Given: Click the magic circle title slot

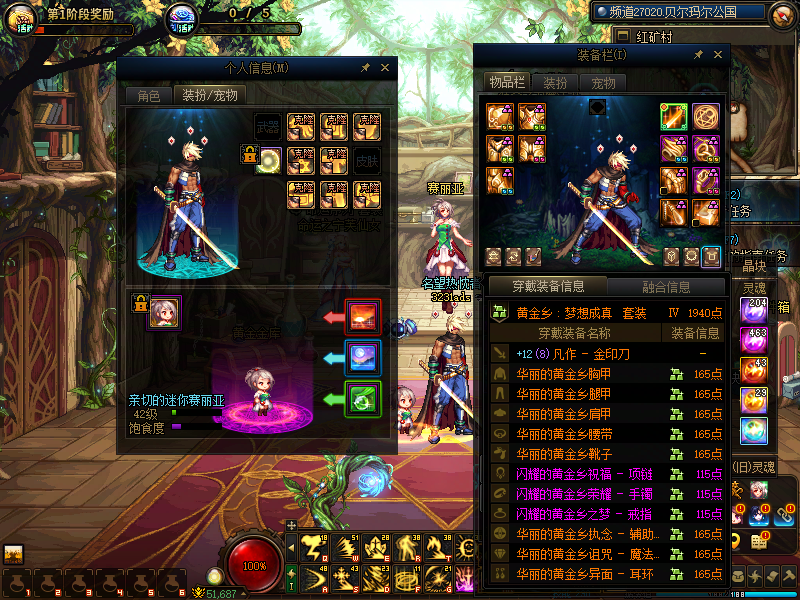Looking at the screenshot, I should (x=706, y=117).
